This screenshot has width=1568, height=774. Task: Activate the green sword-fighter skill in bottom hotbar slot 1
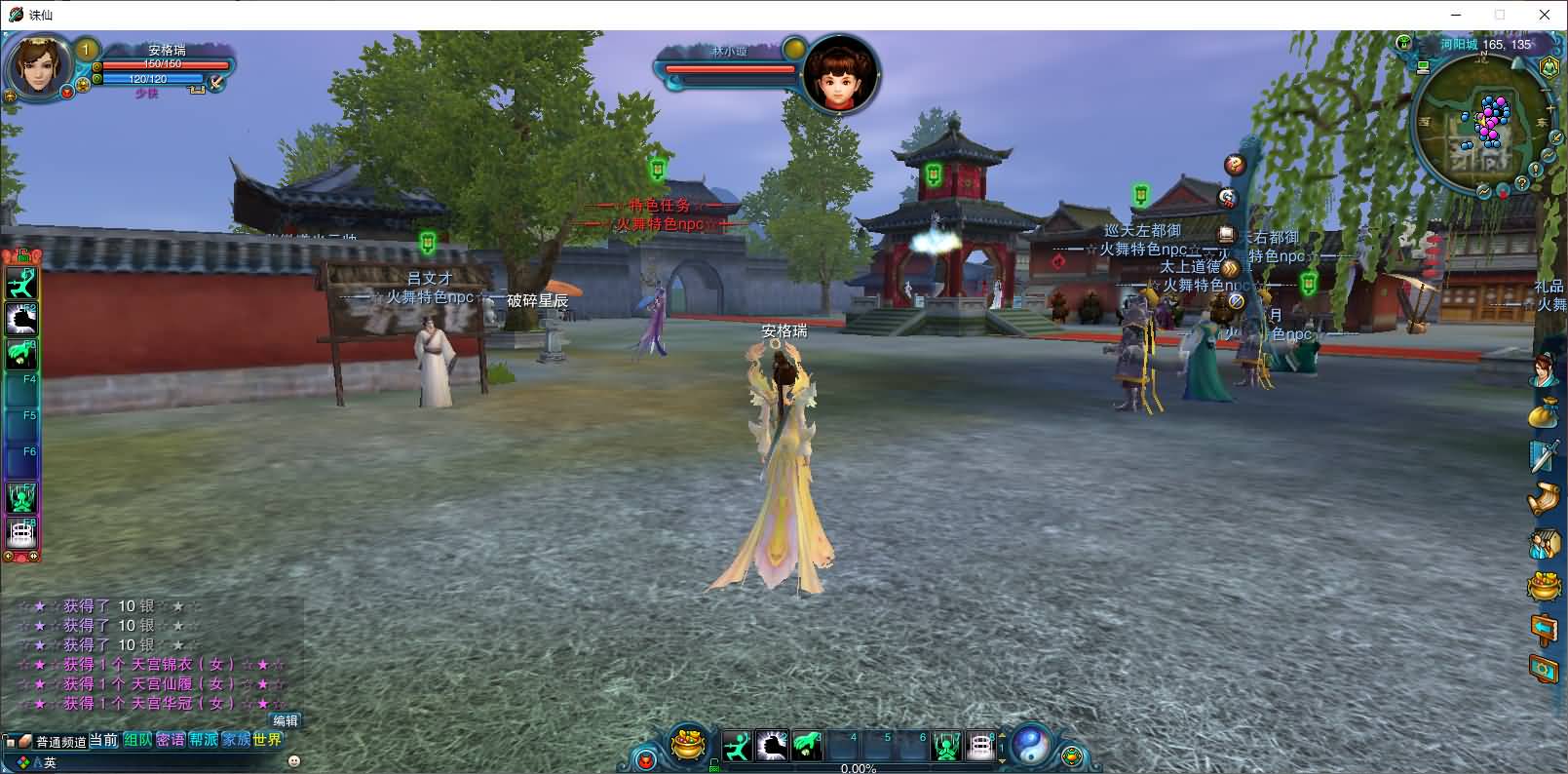coord(738,746)
